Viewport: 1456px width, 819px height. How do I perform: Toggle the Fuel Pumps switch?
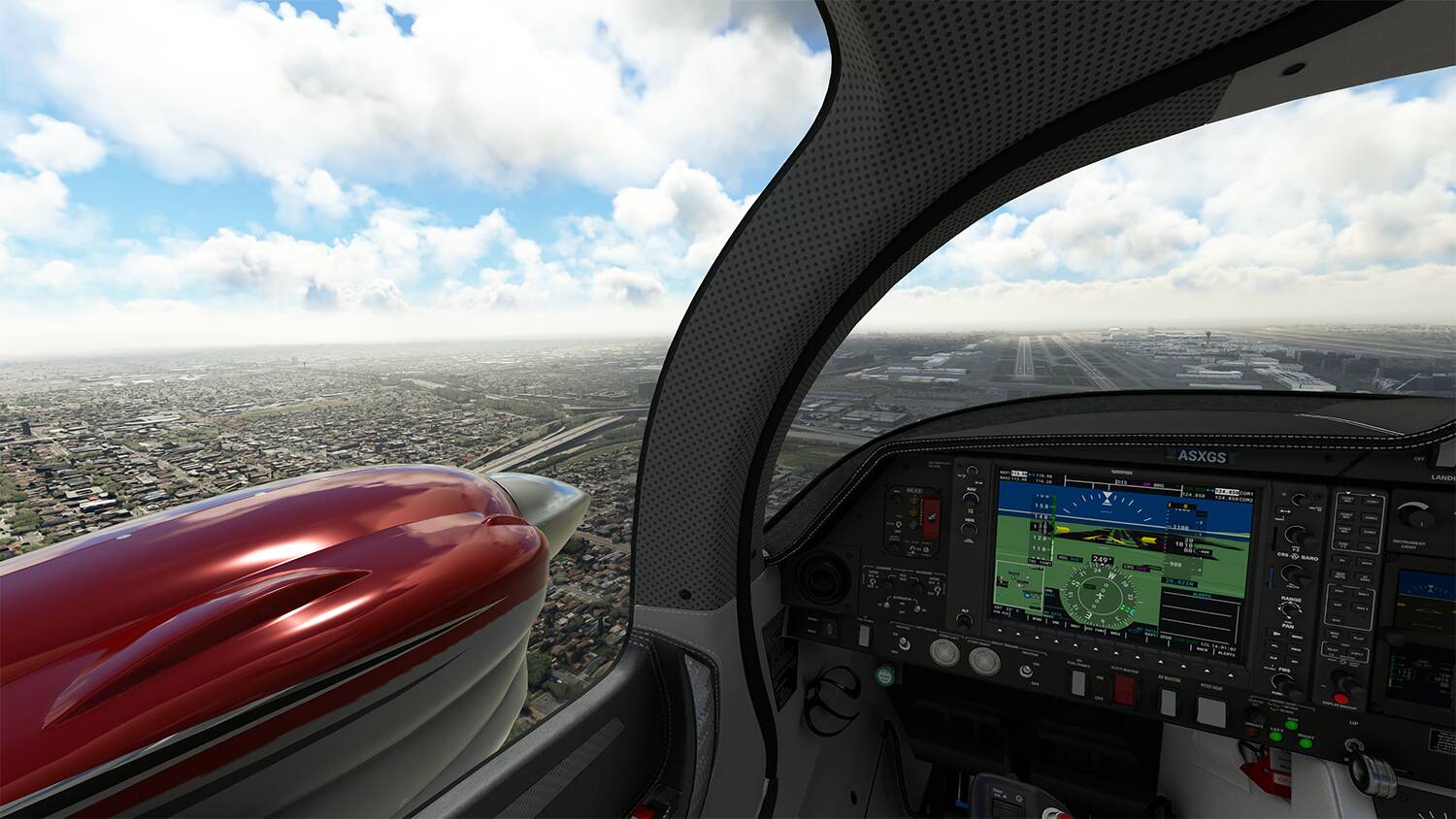pos(1078,683)
